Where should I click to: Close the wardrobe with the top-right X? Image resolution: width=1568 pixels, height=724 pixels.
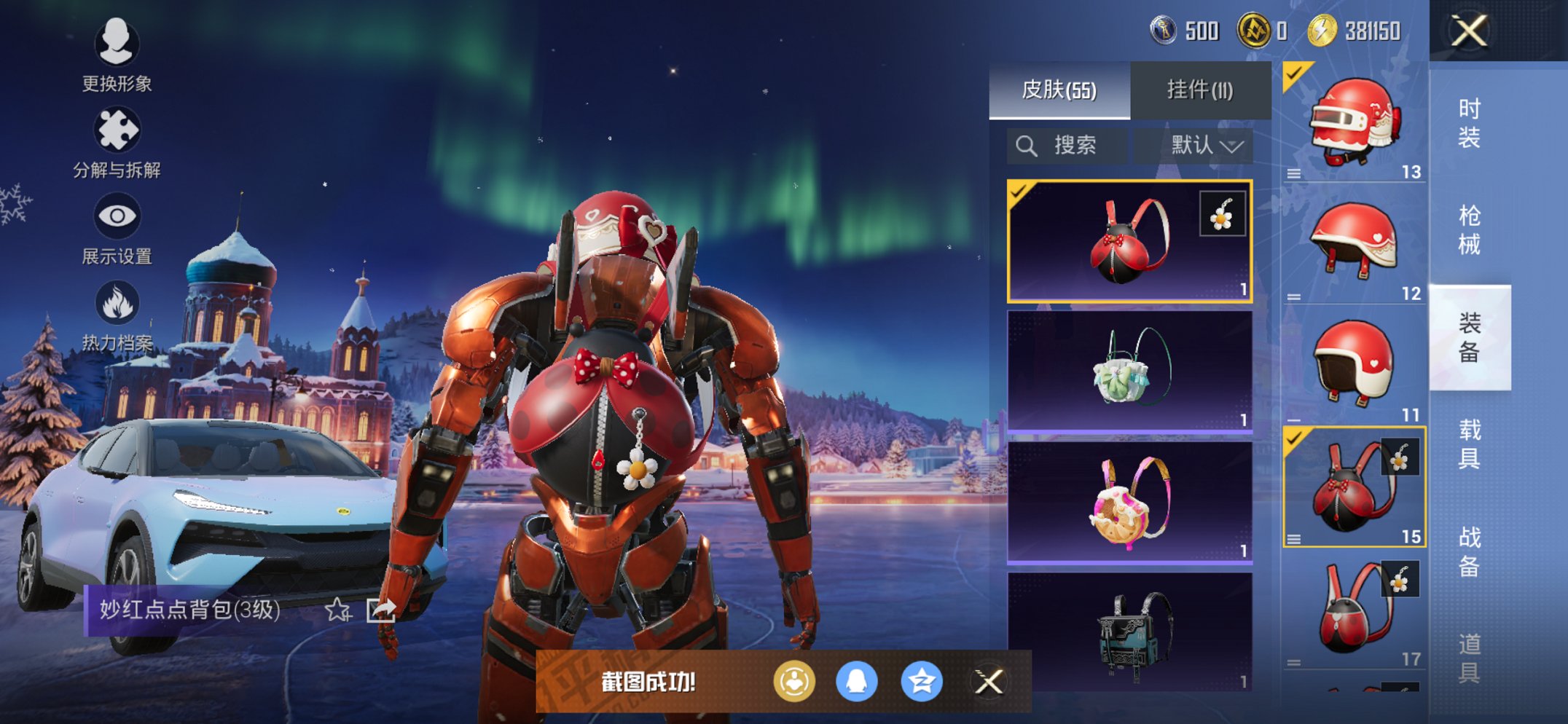pyautogui.click(x=1468, y=31)
